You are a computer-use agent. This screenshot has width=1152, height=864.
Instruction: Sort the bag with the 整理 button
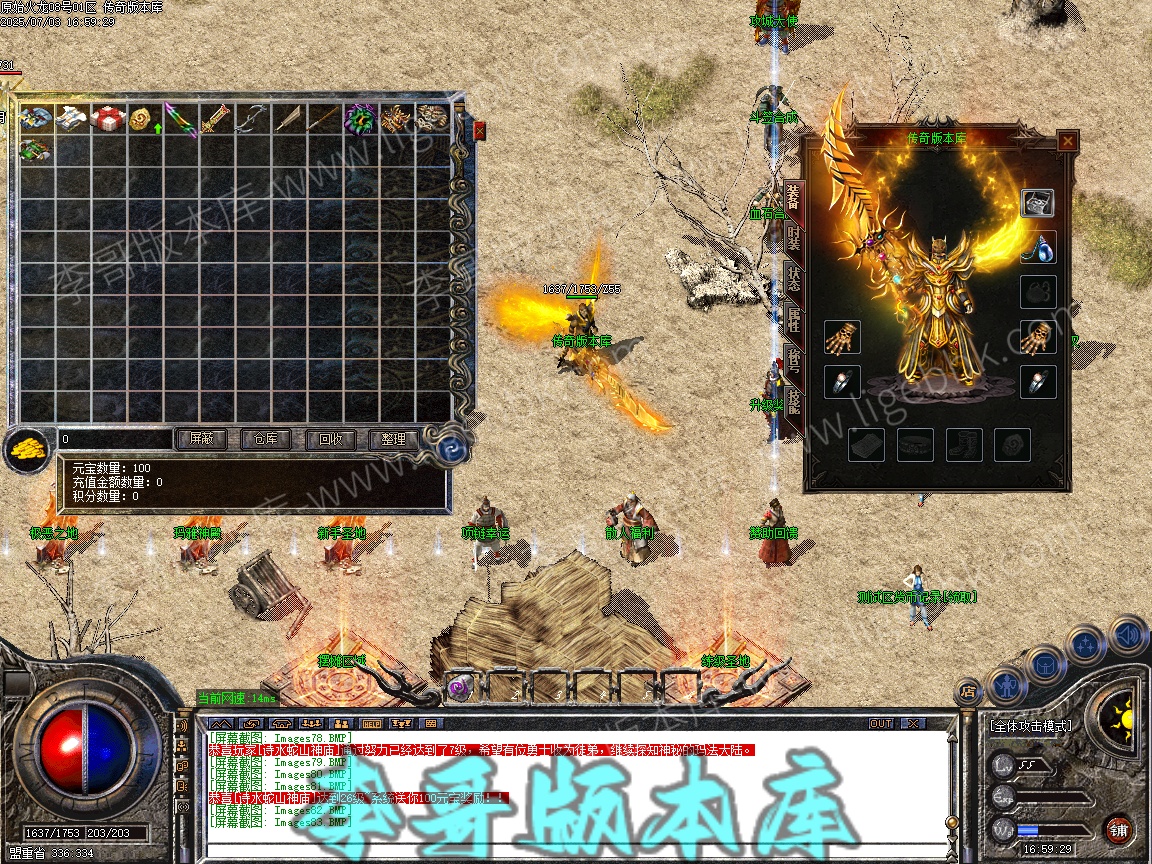(393, 439)
